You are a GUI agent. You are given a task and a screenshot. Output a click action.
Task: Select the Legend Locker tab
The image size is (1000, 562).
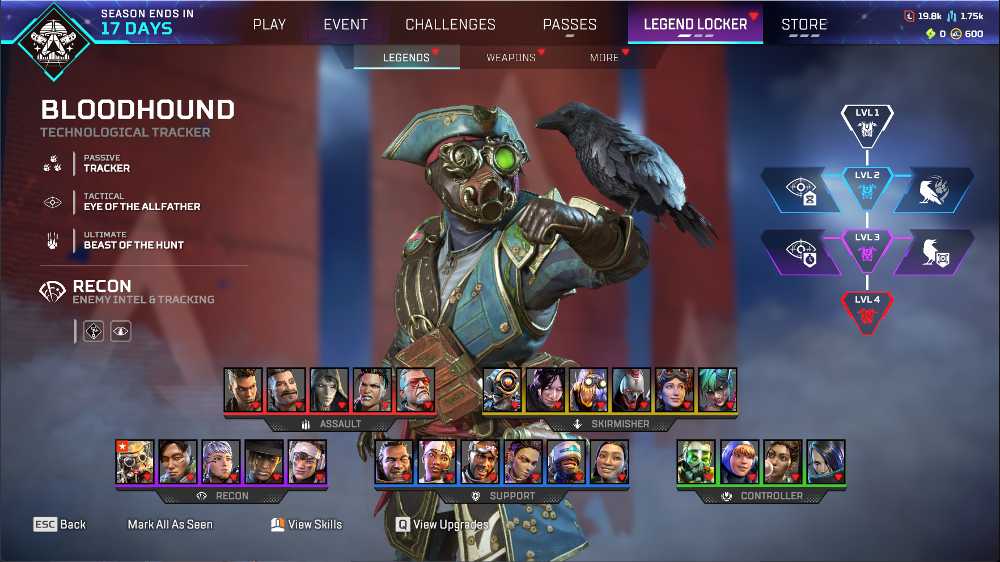pos(695,24)
